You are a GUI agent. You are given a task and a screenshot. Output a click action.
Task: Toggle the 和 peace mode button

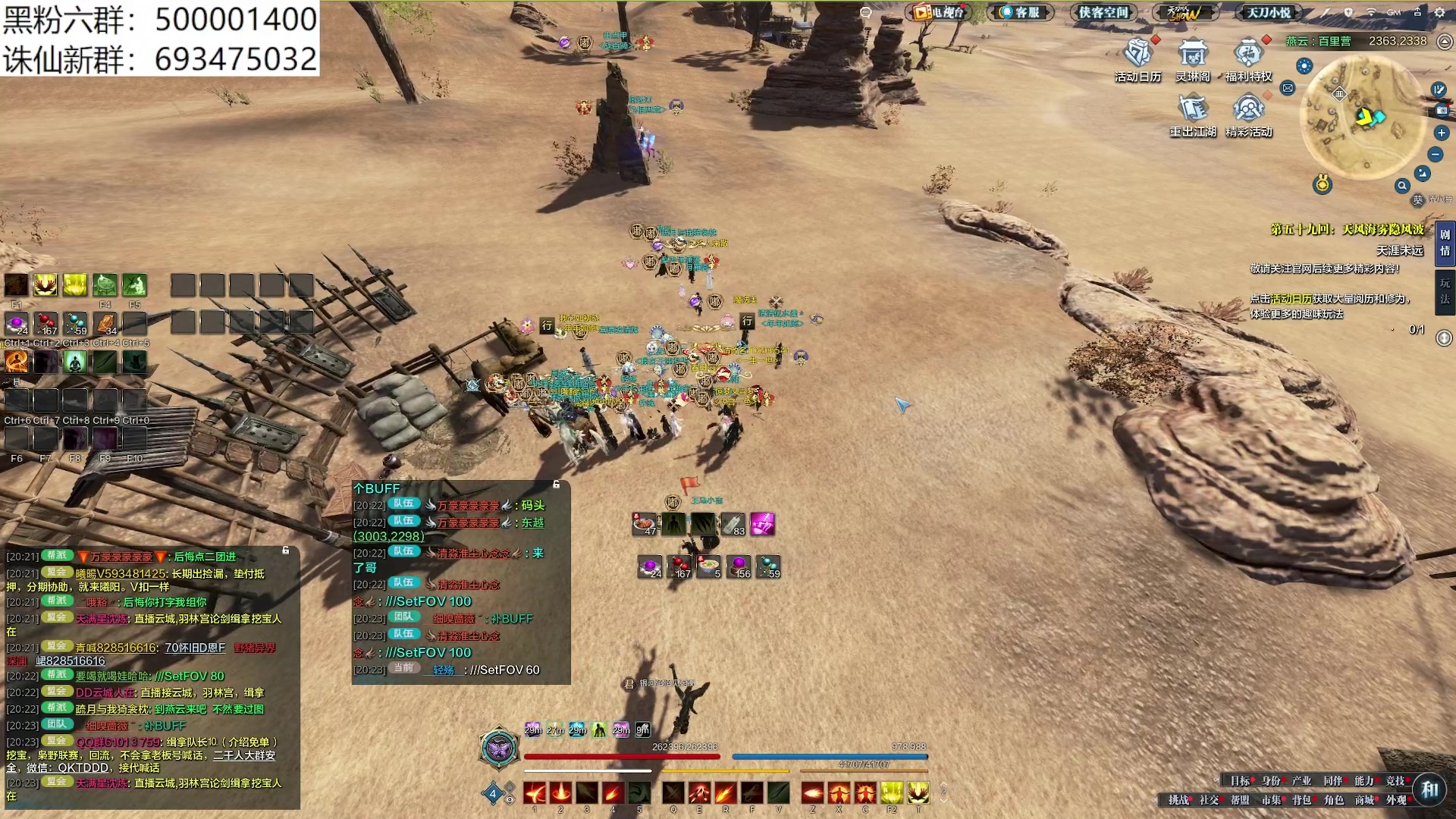(x=1429, y=789)
